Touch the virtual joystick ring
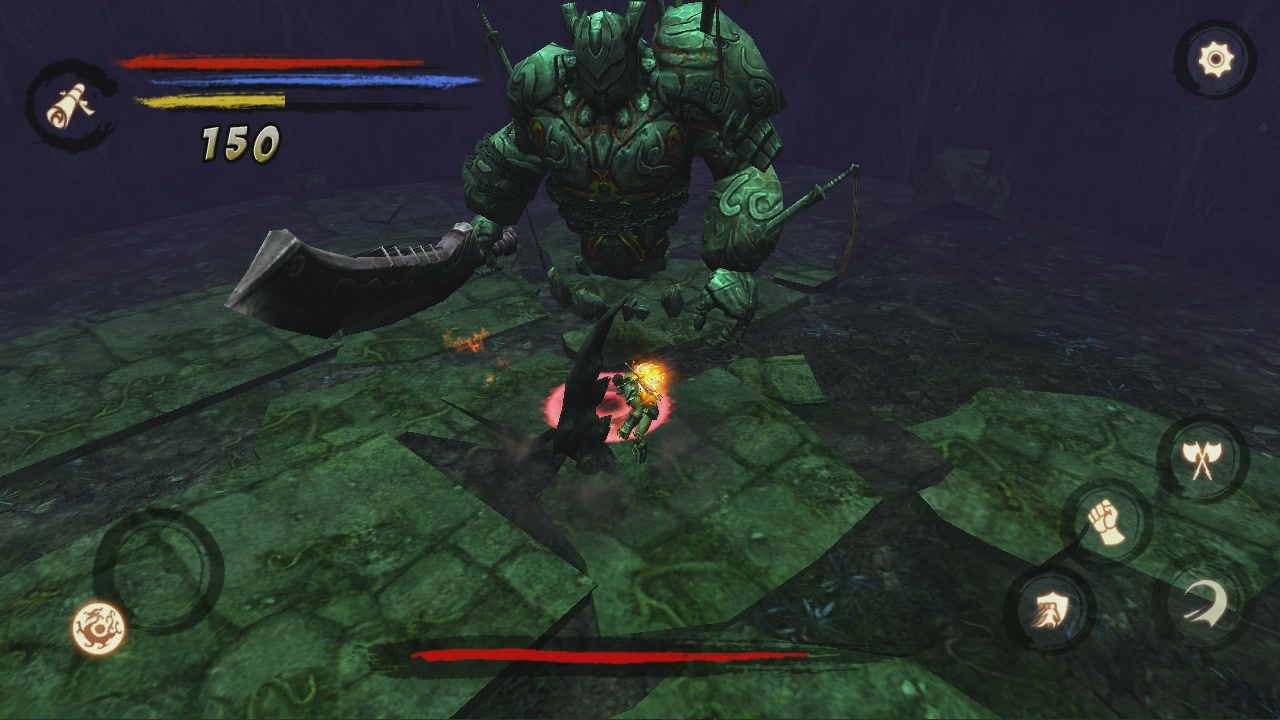1280x720 pixels. tap(158, 568)
